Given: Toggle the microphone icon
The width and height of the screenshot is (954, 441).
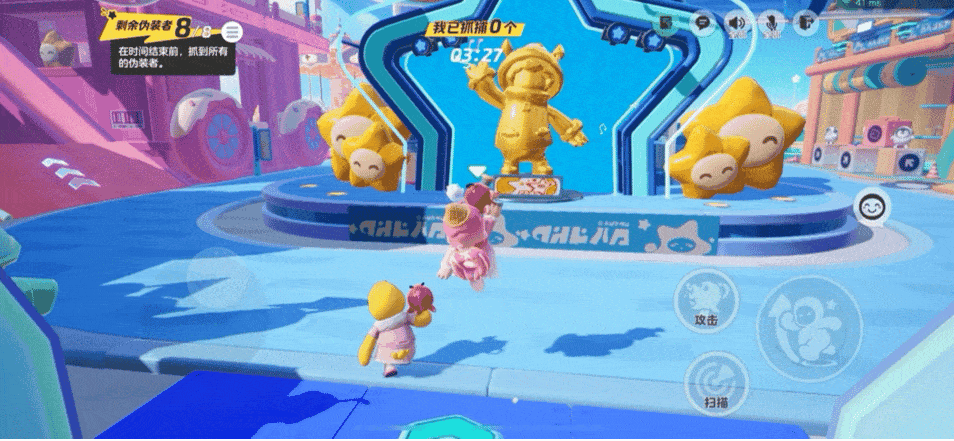Looking at the screenshot, I should (x=771, y=21).
